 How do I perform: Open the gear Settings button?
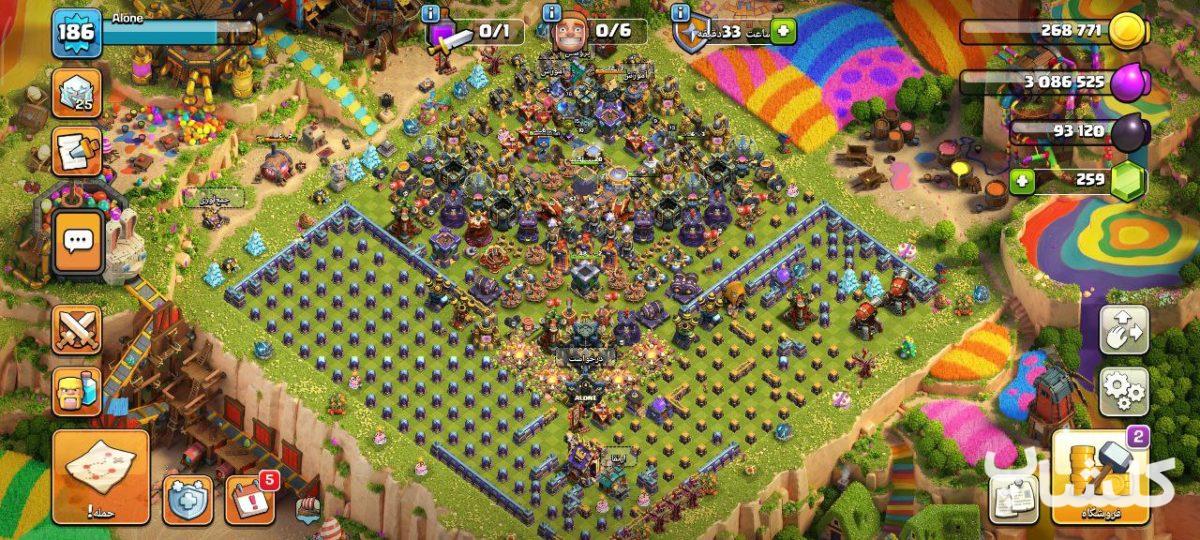point(1124,391)
